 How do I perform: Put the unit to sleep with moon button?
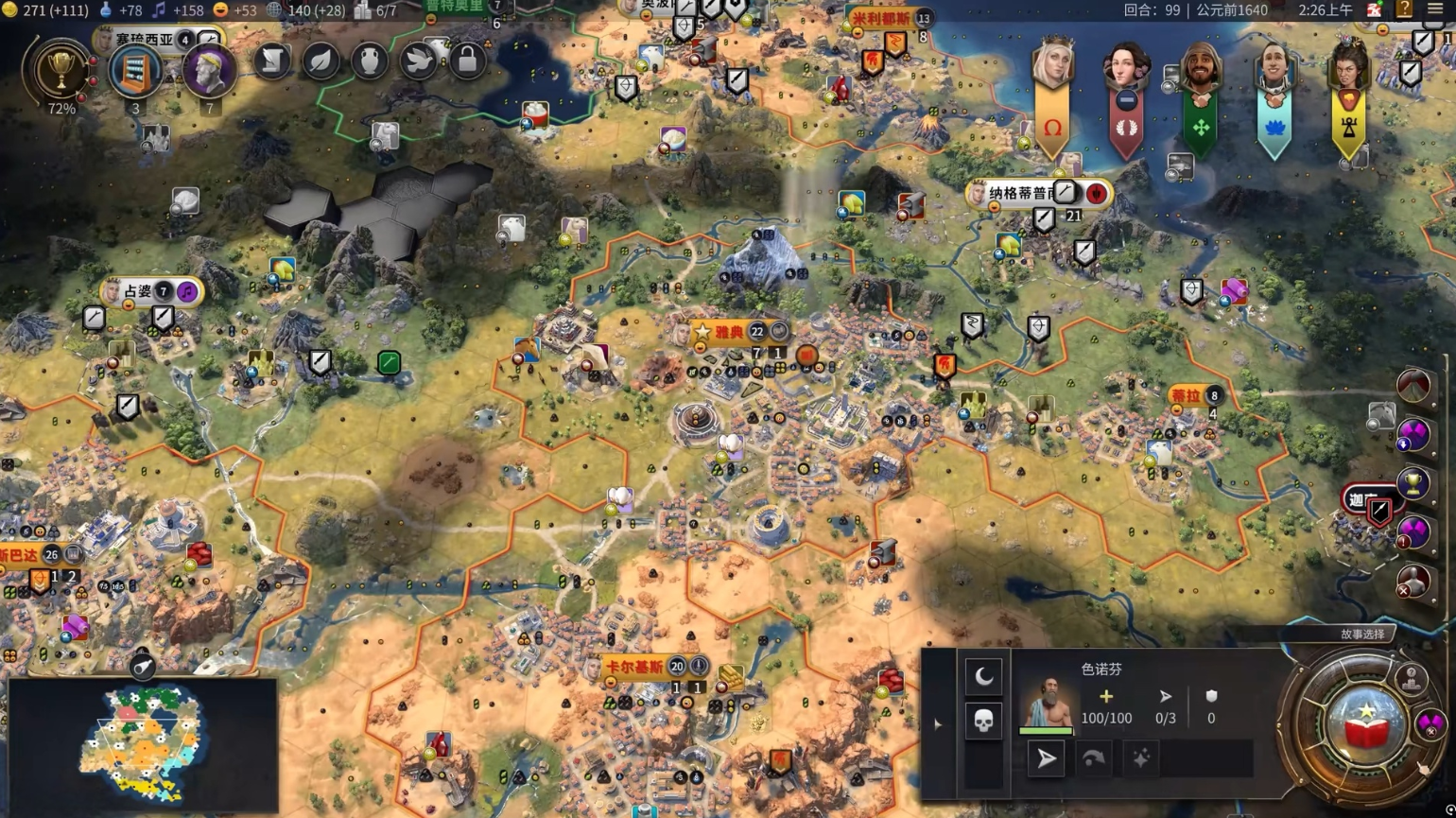click(983, 676)
